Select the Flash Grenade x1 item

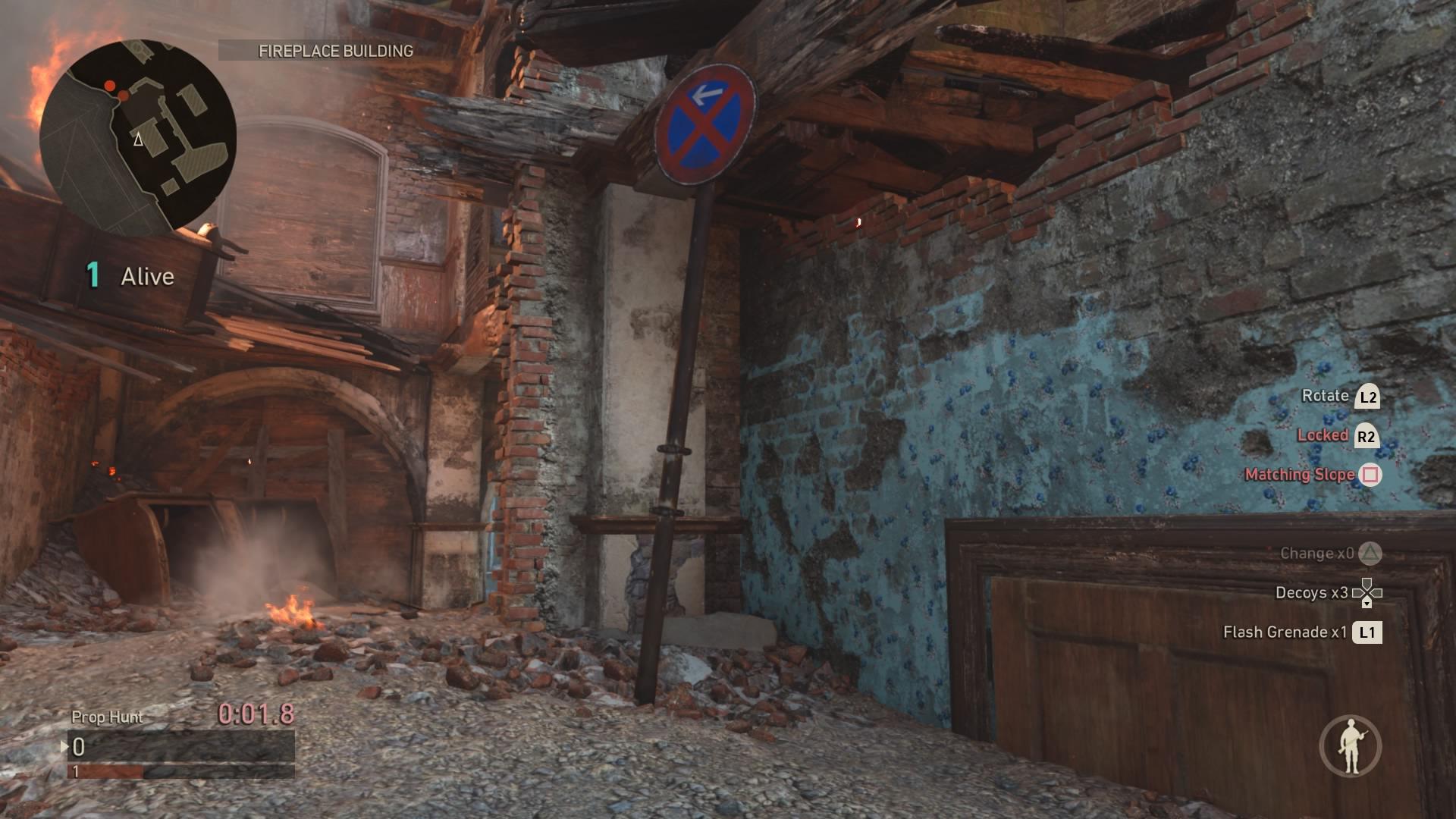[x=1302, y=632]
